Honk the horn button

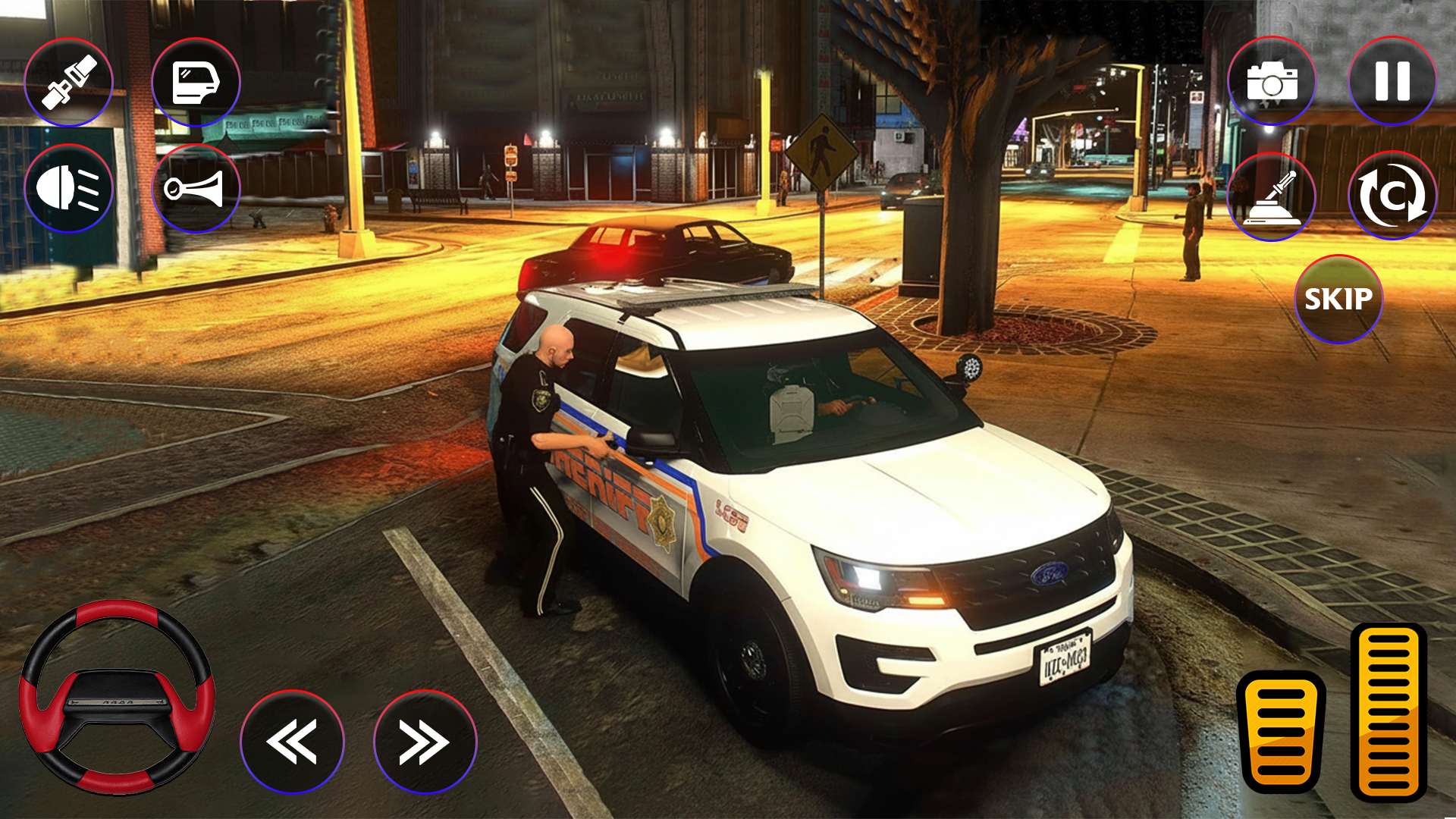pos(196,188)
